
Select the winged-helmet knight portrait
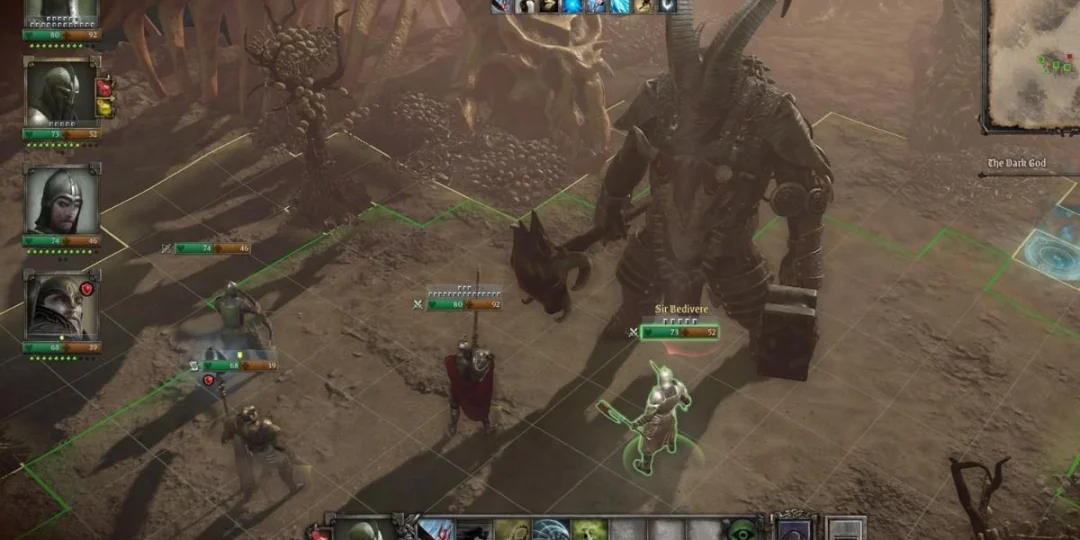(x=60, y=305)
